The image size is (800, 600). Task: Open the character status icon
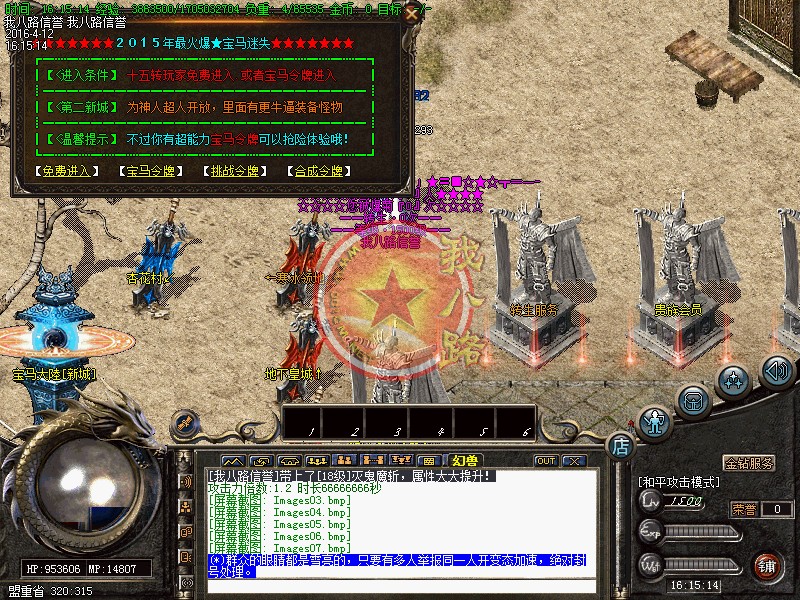(655, 423)
